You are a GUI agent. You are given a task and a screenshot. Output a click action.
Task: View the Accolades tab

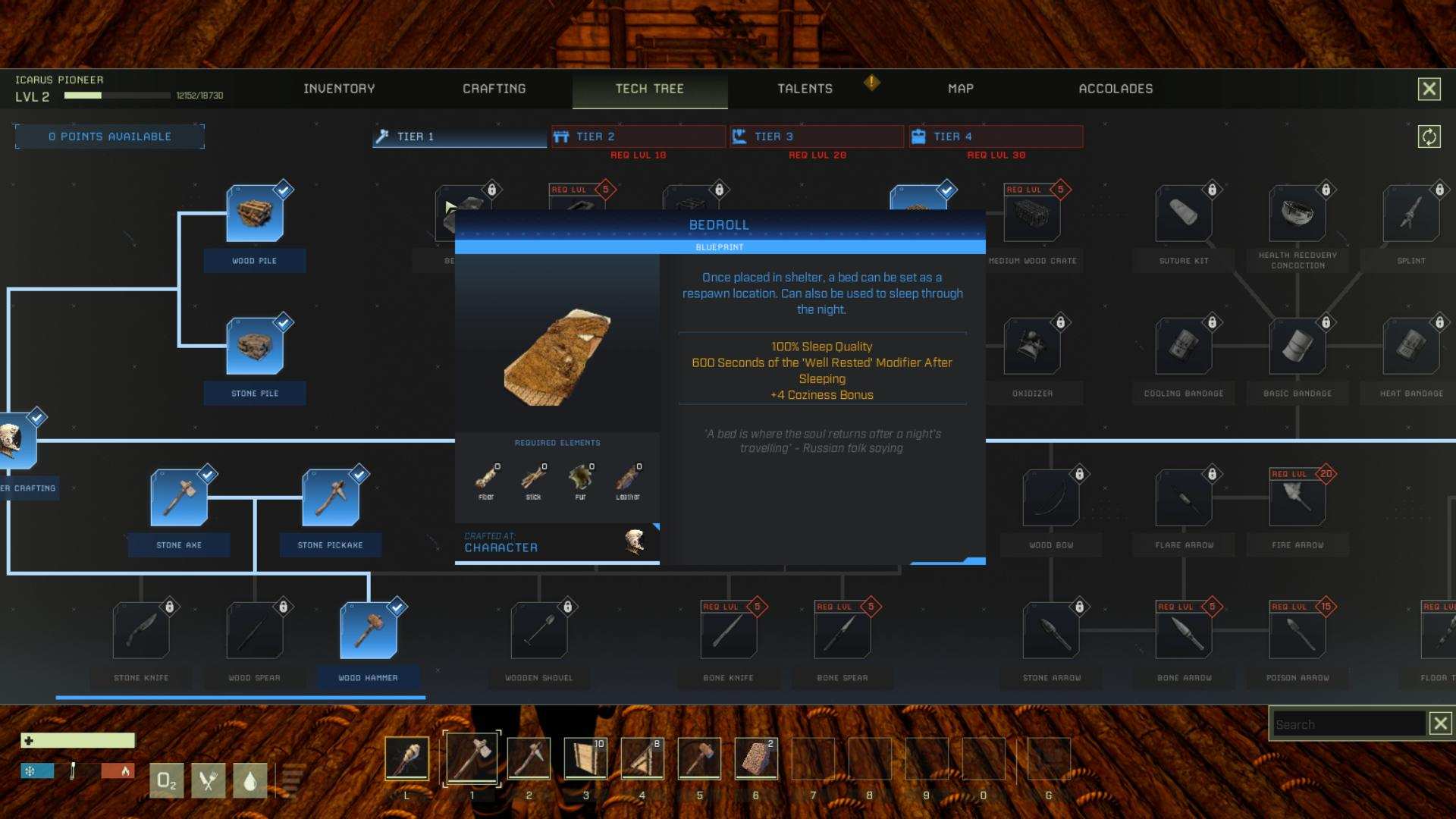[1116, 89]
